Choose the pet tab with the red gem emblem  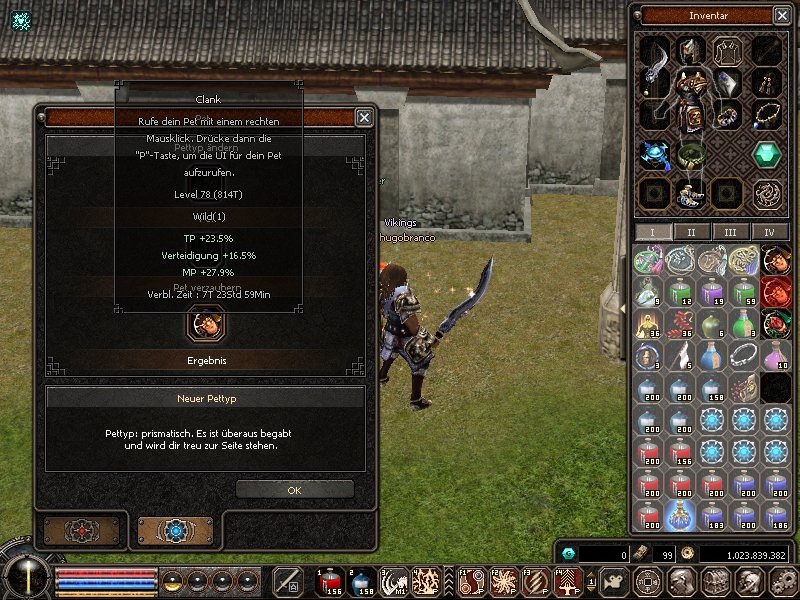[81, 530]
